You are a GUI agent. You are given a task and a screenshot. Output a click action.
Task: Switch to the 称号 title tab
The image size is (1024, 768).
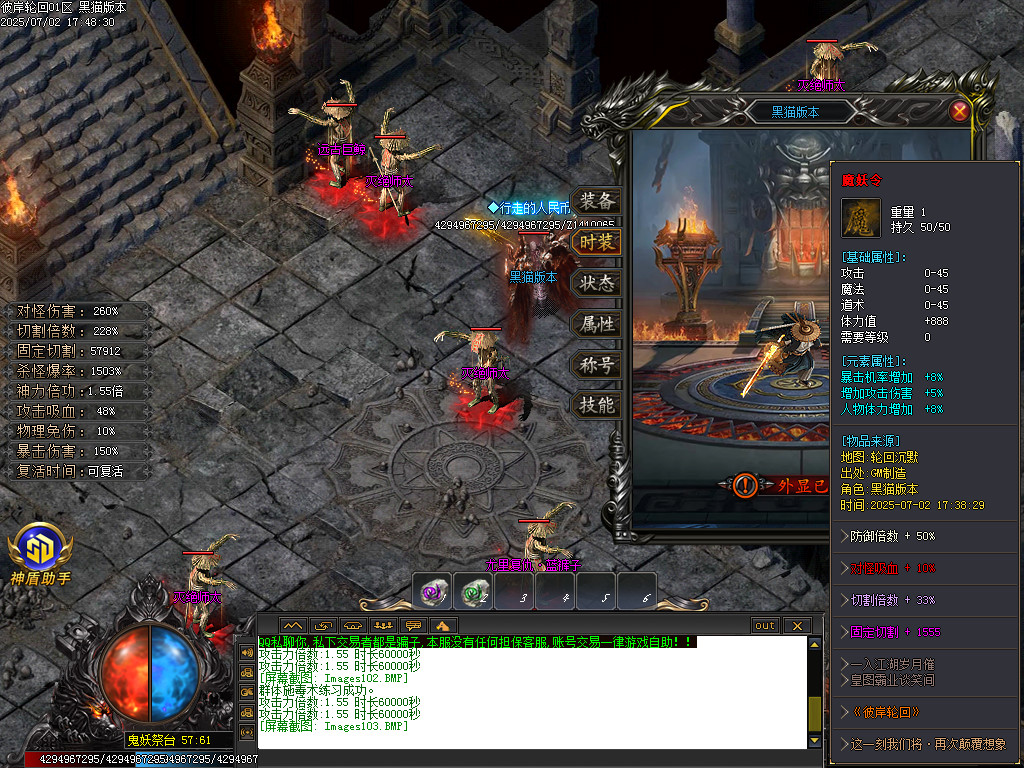596,365
